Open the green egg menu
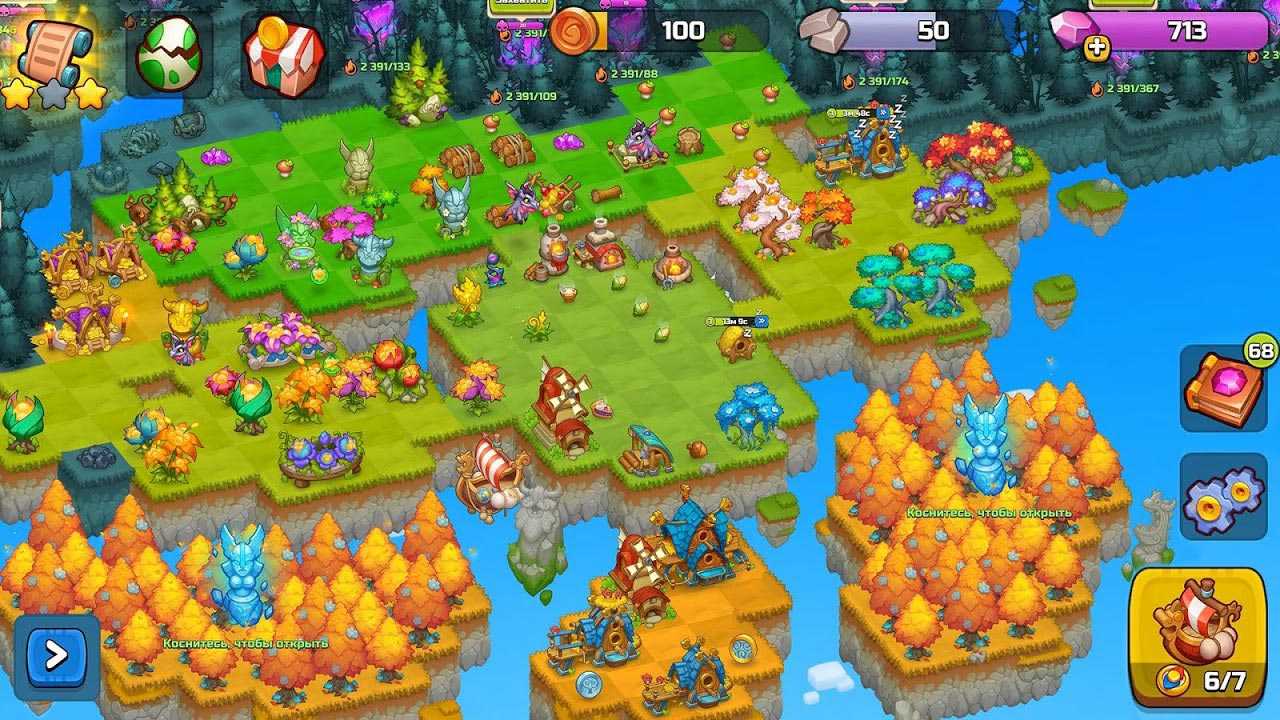The height and width of the screenshot is (720, 1280). pyautogui.click(x=169, y=57)
